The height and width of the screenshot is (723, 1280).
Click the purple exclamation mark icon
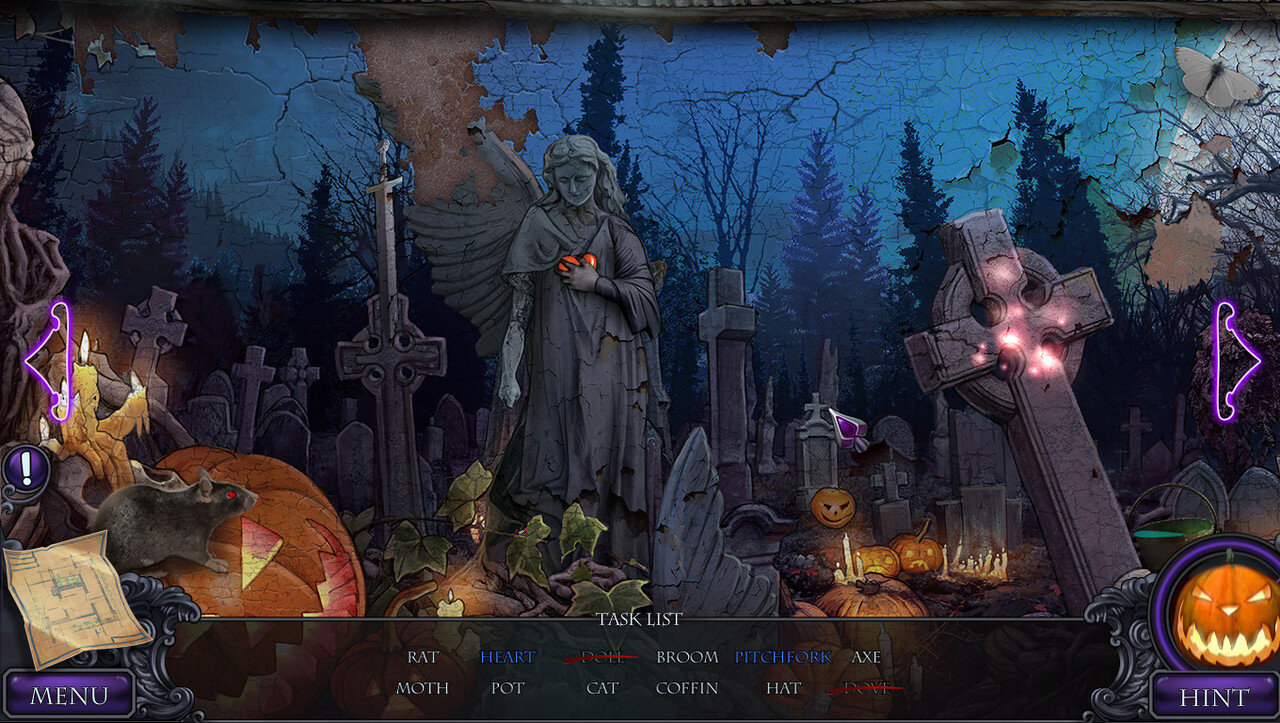[28, 466]
